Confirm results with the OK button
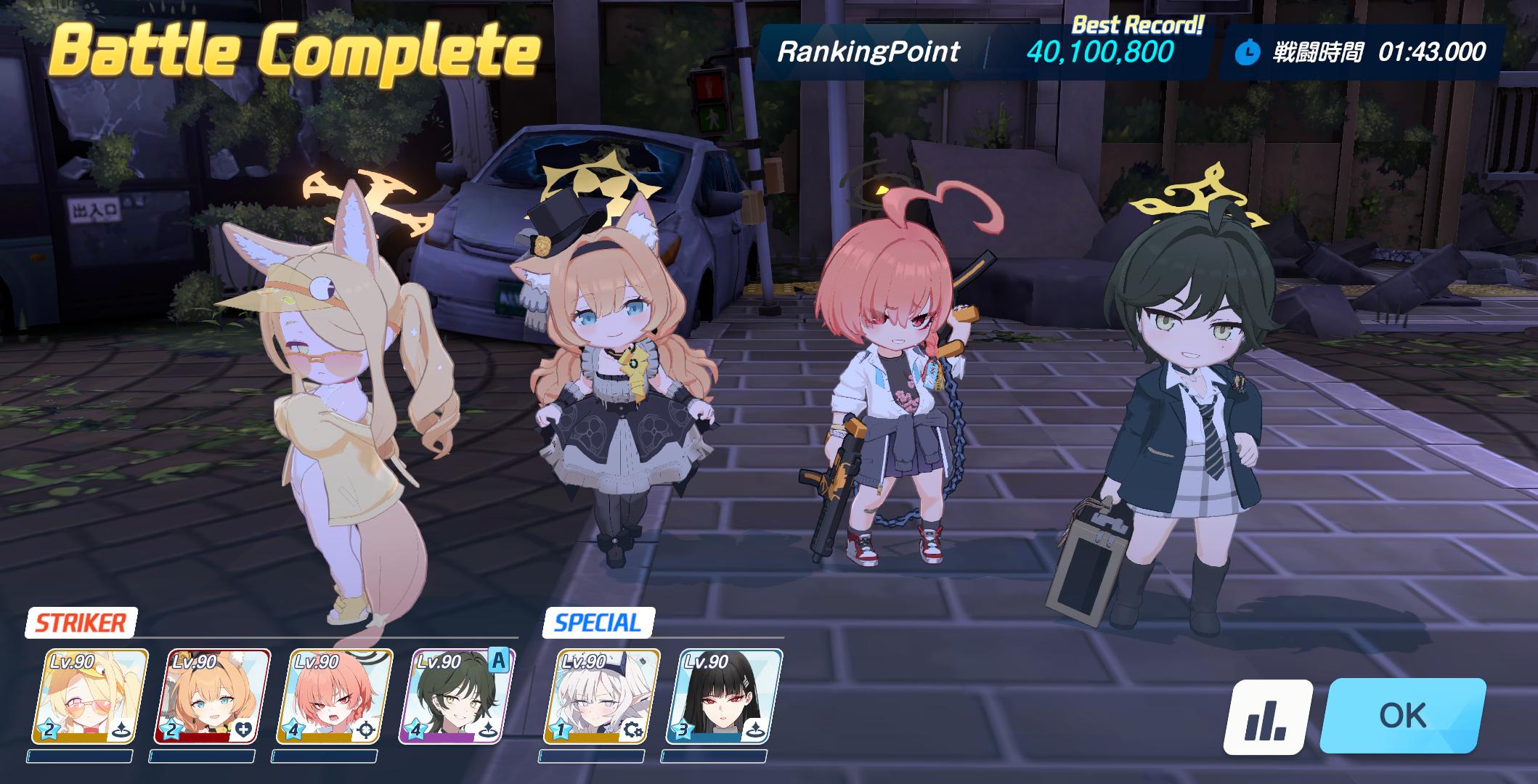 coord(1402,716)
